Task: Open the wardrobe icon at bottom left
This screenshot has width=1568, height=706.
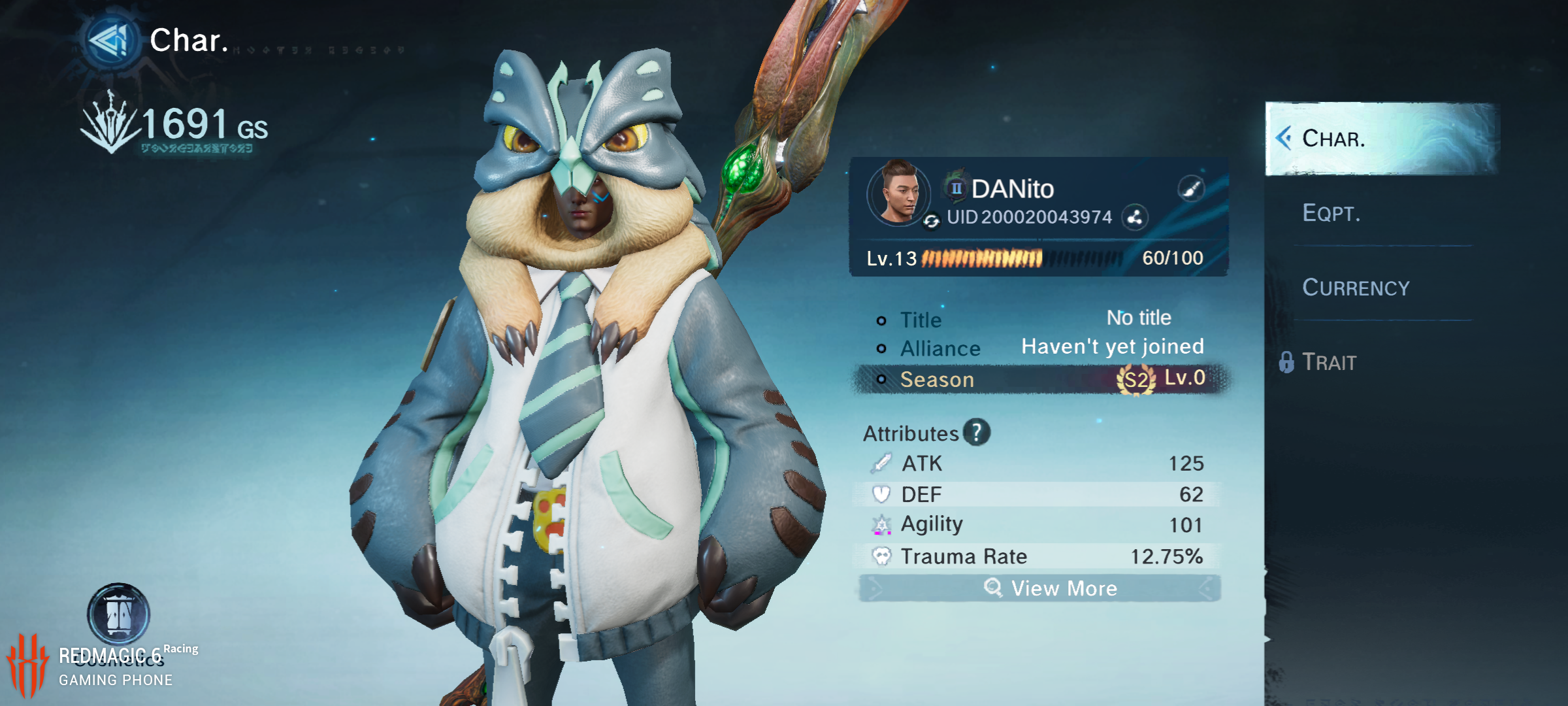Action: point(118,614)
